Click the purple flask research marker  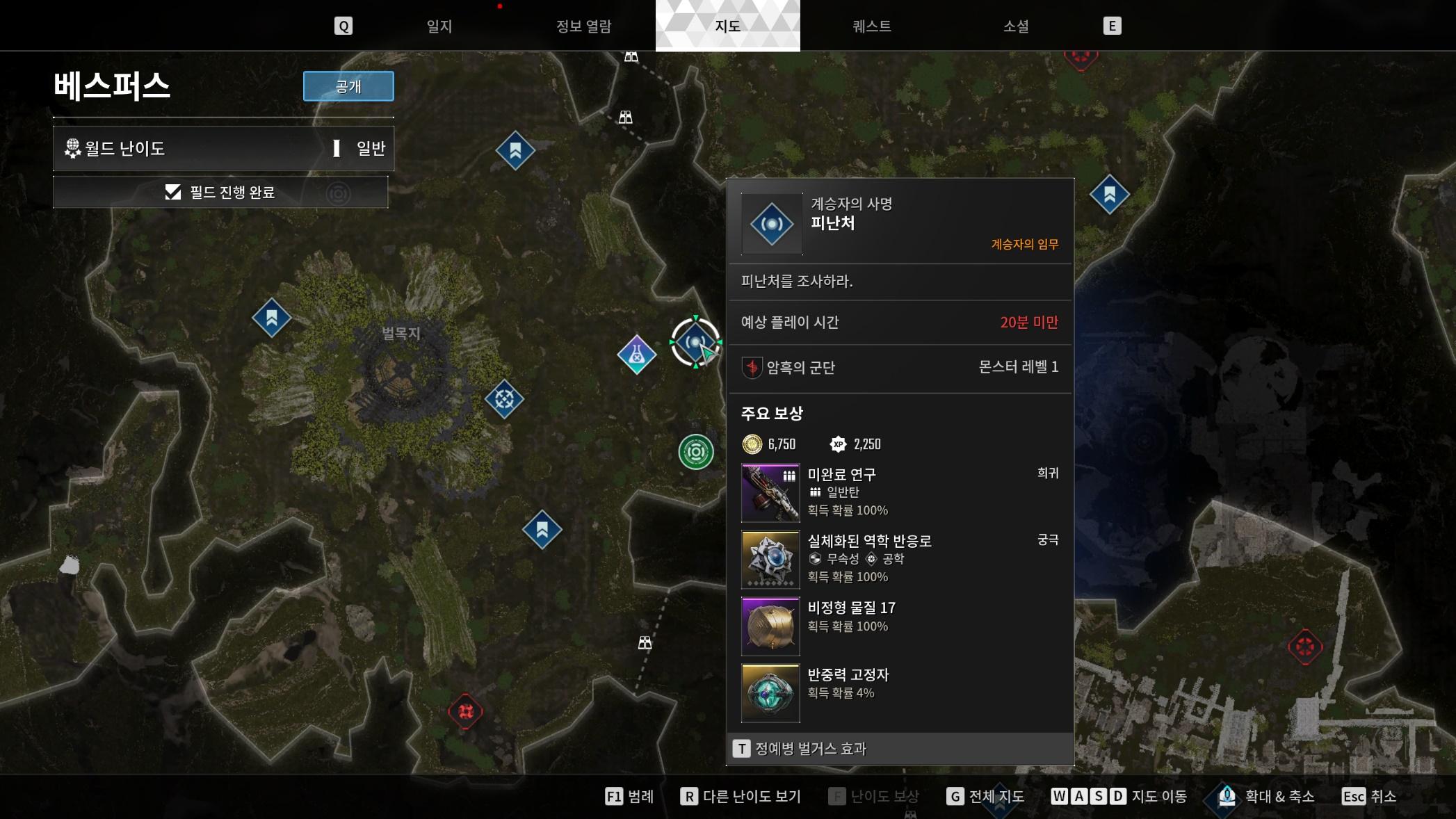click(x=636, y=355)
